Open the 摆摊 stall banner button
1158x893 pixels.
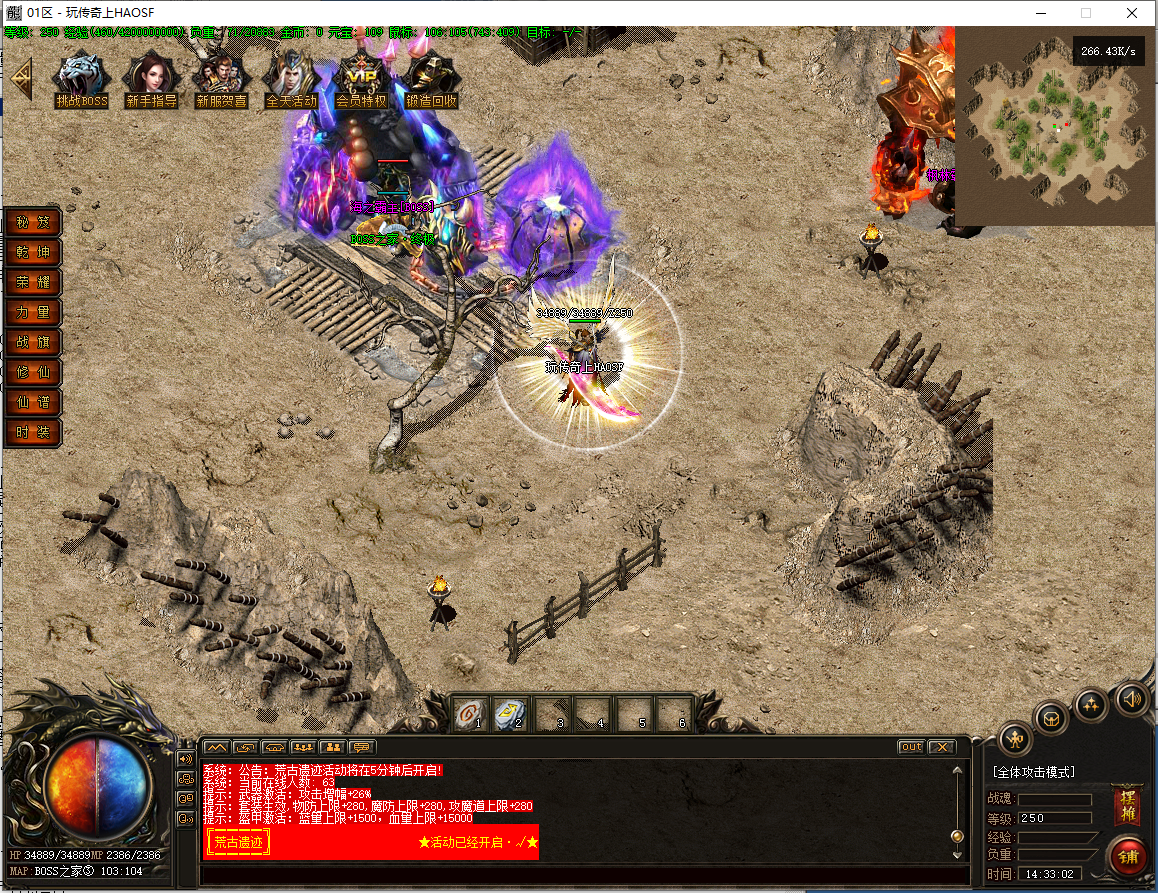coord(1127,806)
